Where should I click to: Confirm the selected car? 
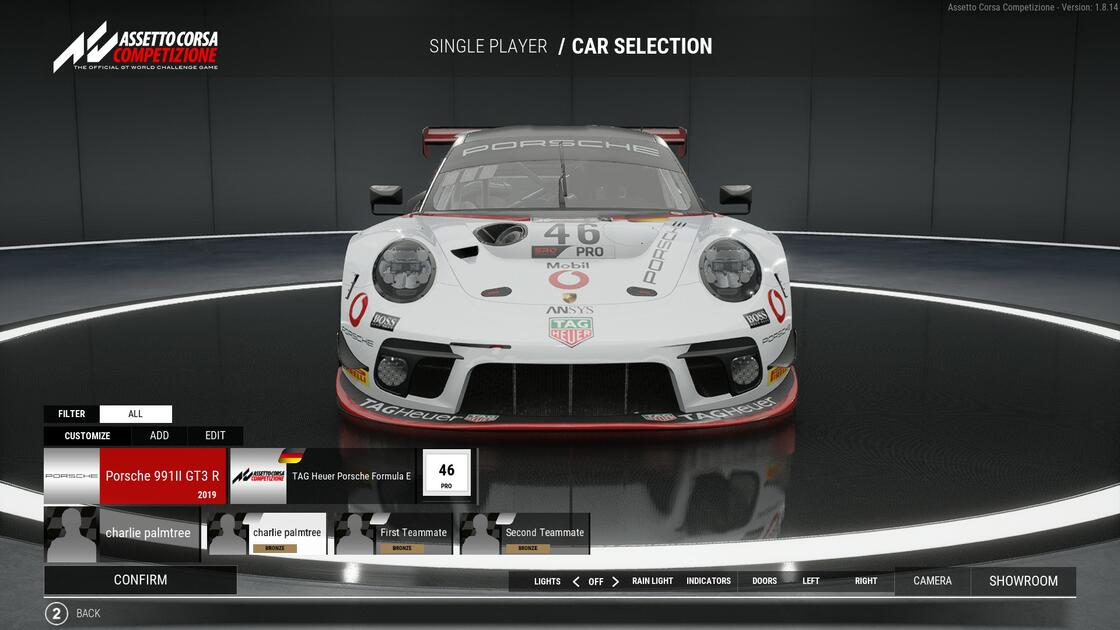(x=140, y=580)
